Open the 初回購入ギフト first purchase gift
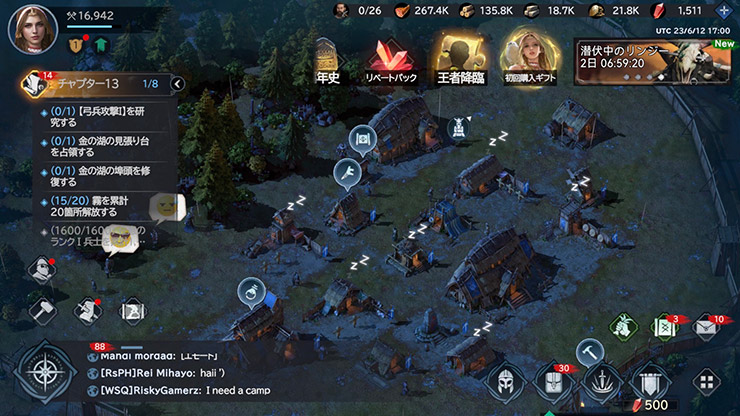This screenshot has width=740, height=416. point(528,58)
